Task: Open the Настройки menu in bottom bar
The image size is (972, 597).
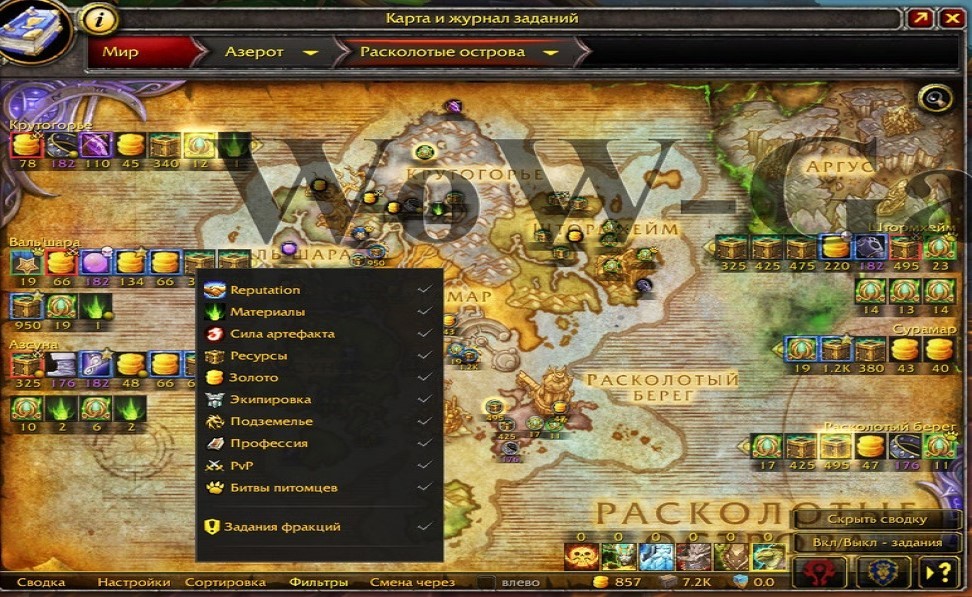Action: pos(135,582)
